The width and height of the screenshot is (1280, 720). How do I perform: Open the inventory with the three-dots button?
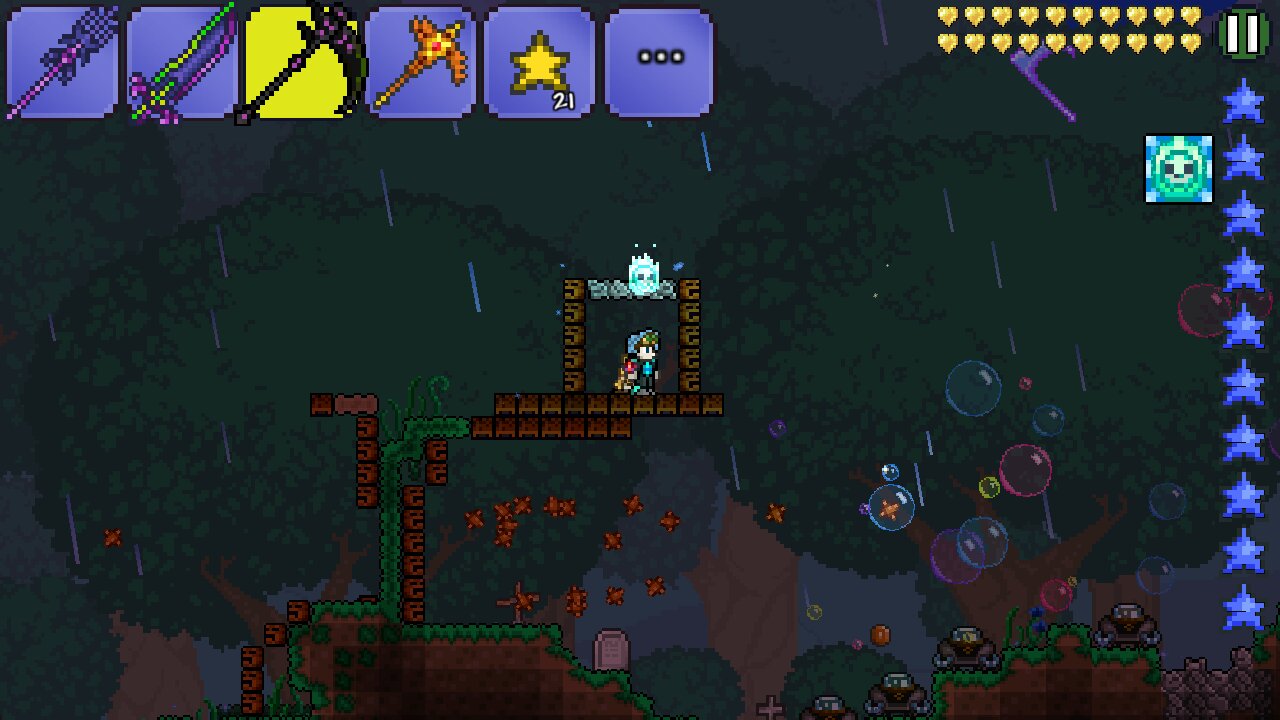pos(659,63)
